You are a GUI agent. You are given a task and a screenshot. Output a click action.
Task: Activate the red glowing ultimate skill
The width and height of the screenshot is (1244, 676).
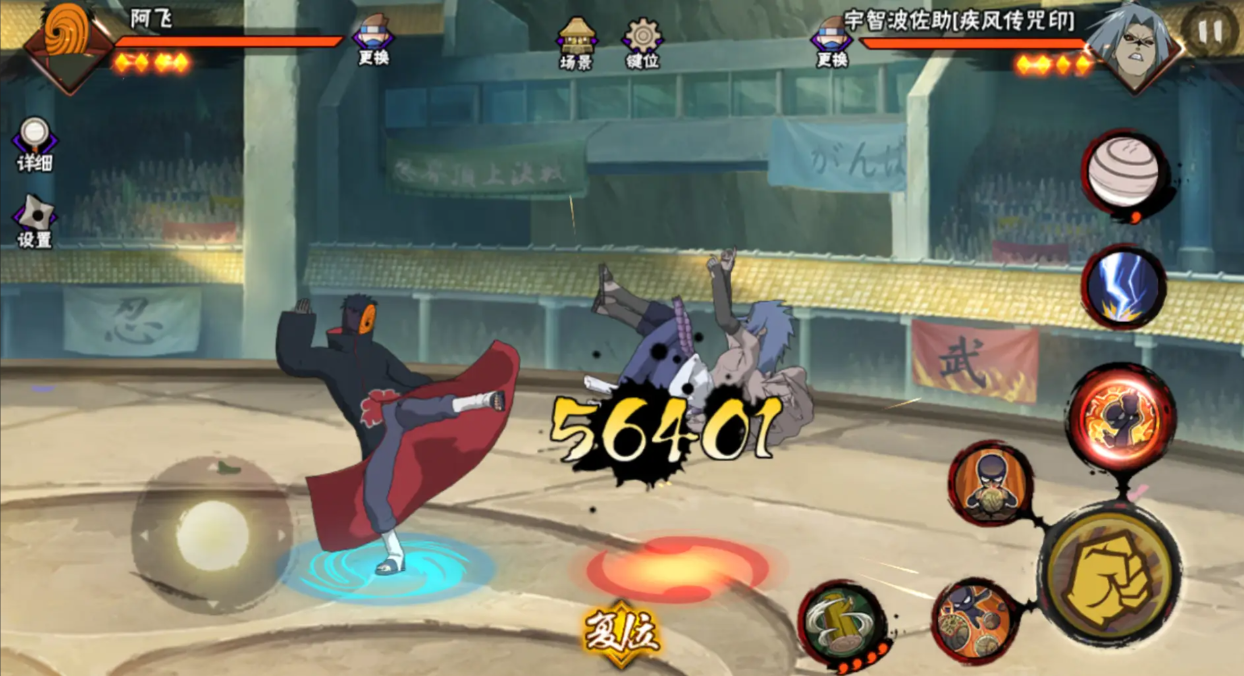coord(1120,417)
